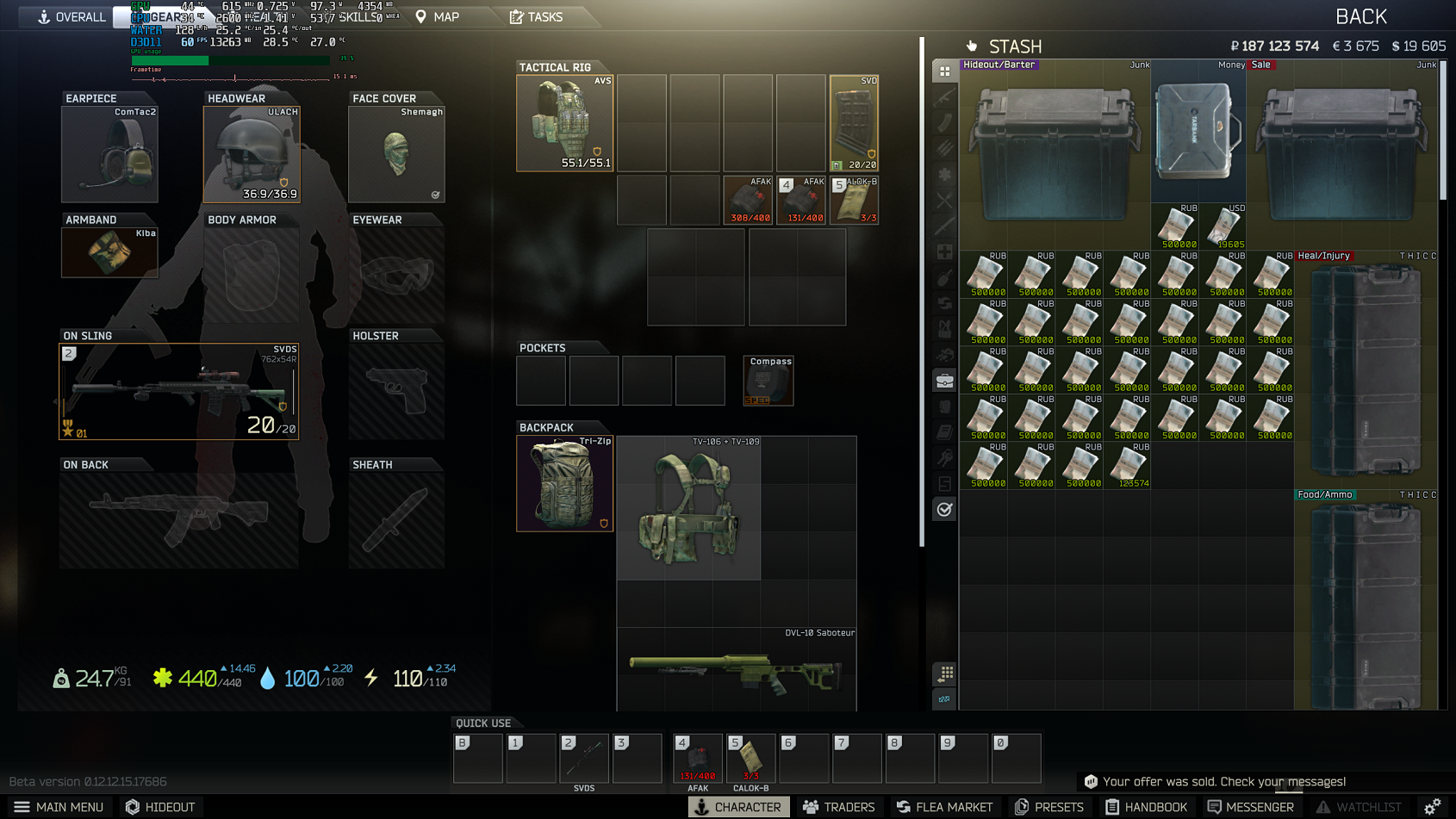Viewport: 1456px width, 819px height.
Task: Select the containers filter icon in sidebar
Action: point(944,380)
